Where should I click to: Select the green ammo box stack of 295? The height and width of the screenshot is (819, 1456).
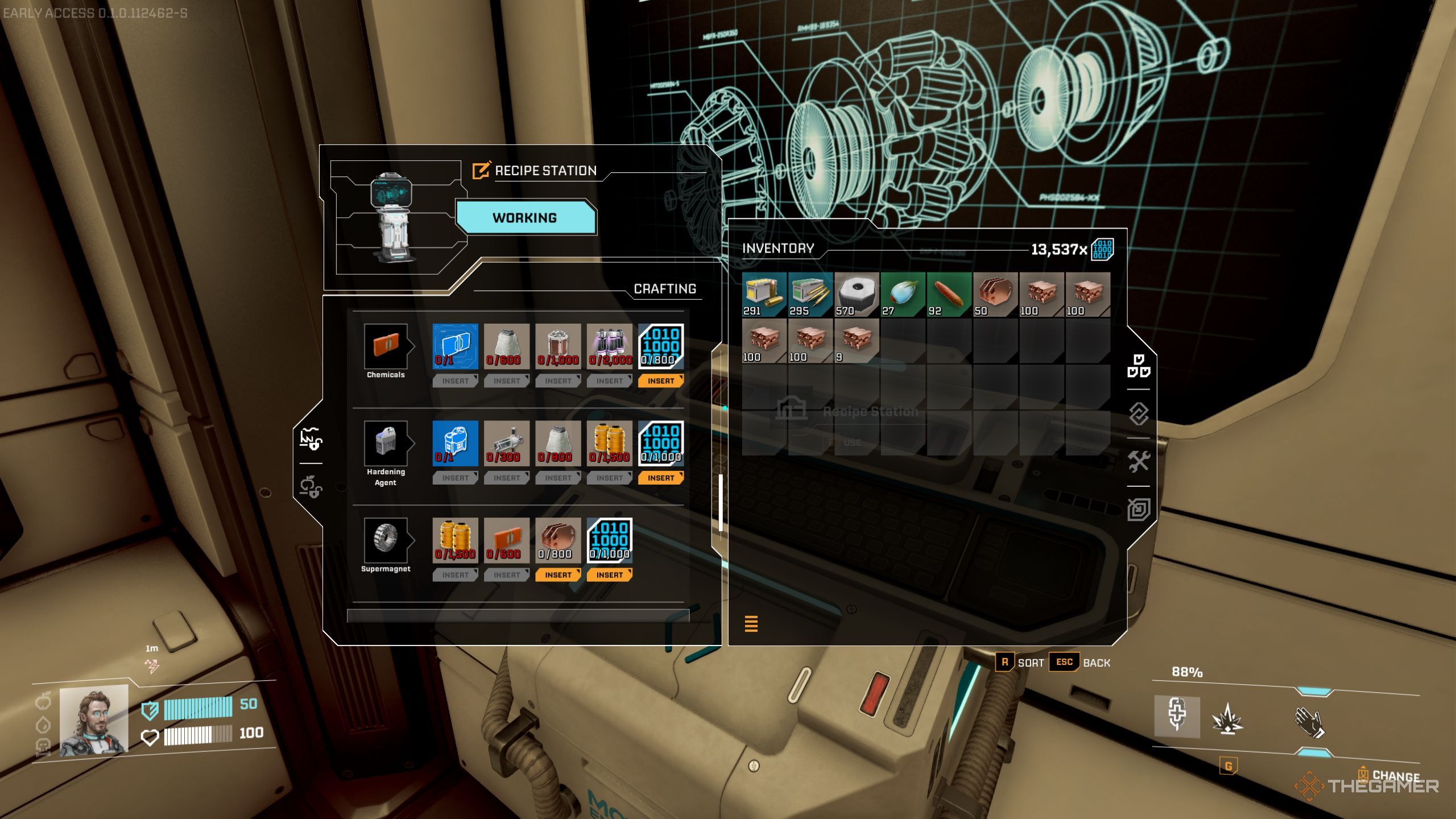810,294
